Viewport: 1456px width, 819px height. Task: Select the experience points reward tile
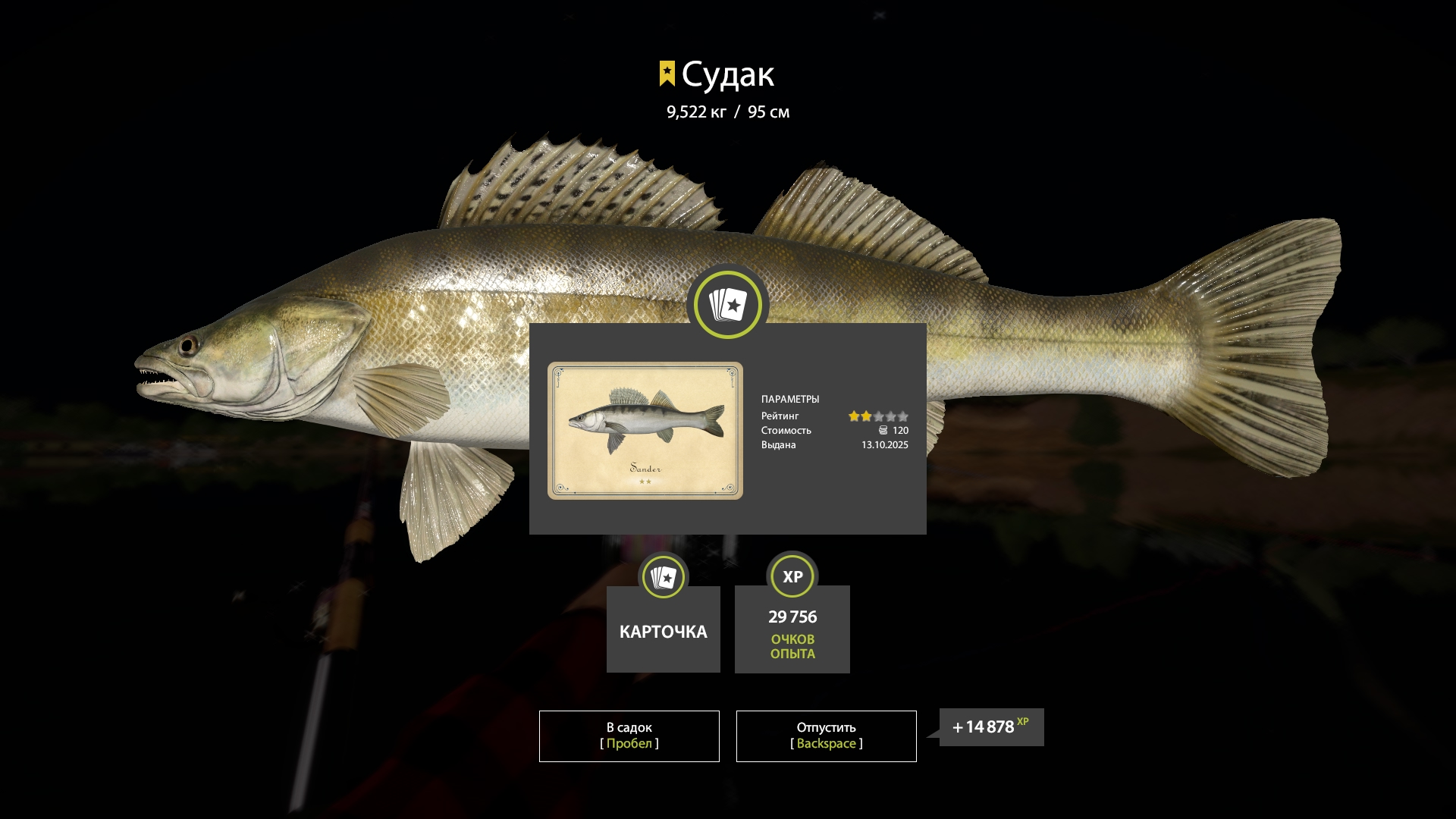click(792, 629)
